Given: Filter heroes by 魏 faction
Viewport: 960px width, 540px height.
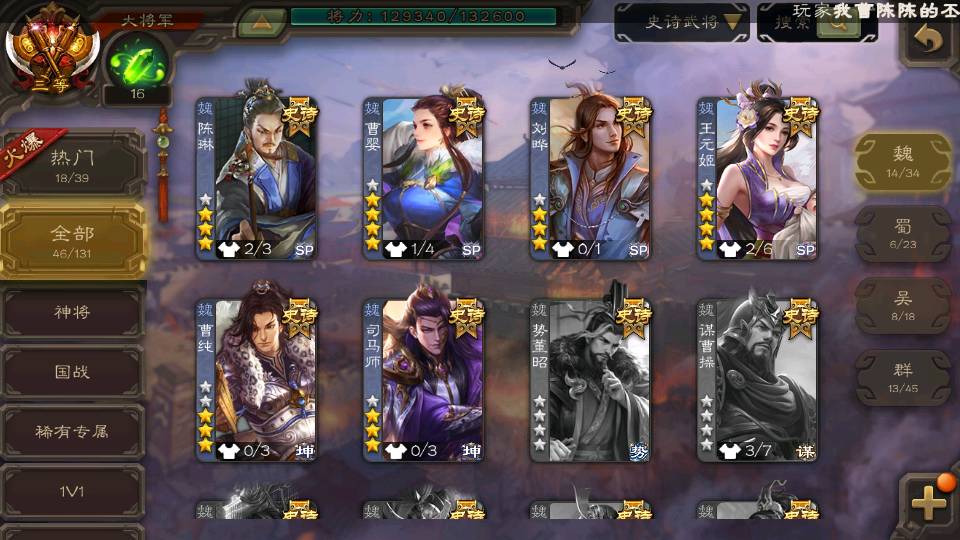Looking at the screenshot, I should pyautogui.click(x=903, y=161).
